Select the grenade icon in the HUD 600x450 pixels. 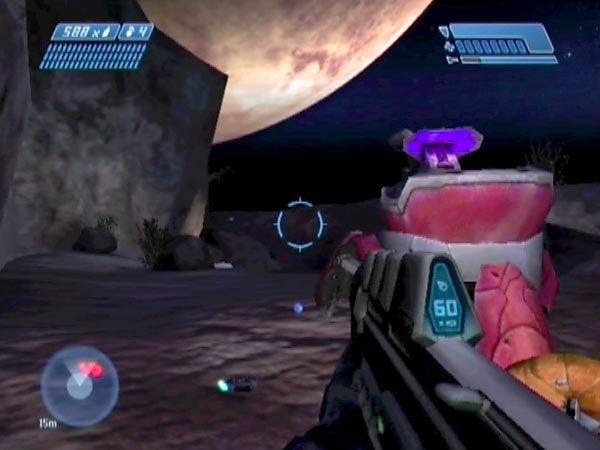128,32
